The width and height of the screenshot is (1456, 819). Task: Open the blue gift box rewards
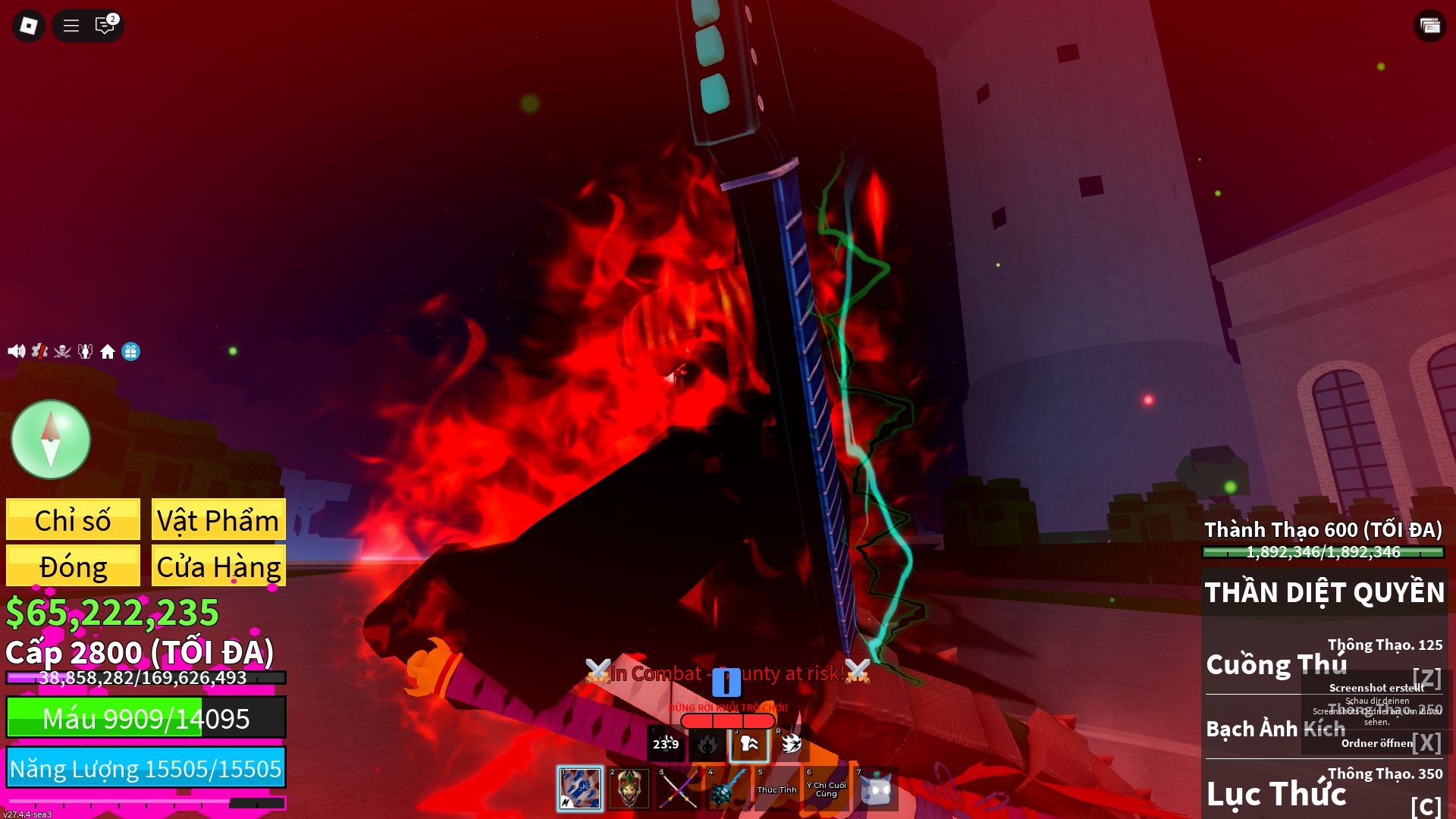tap(130, 351)
